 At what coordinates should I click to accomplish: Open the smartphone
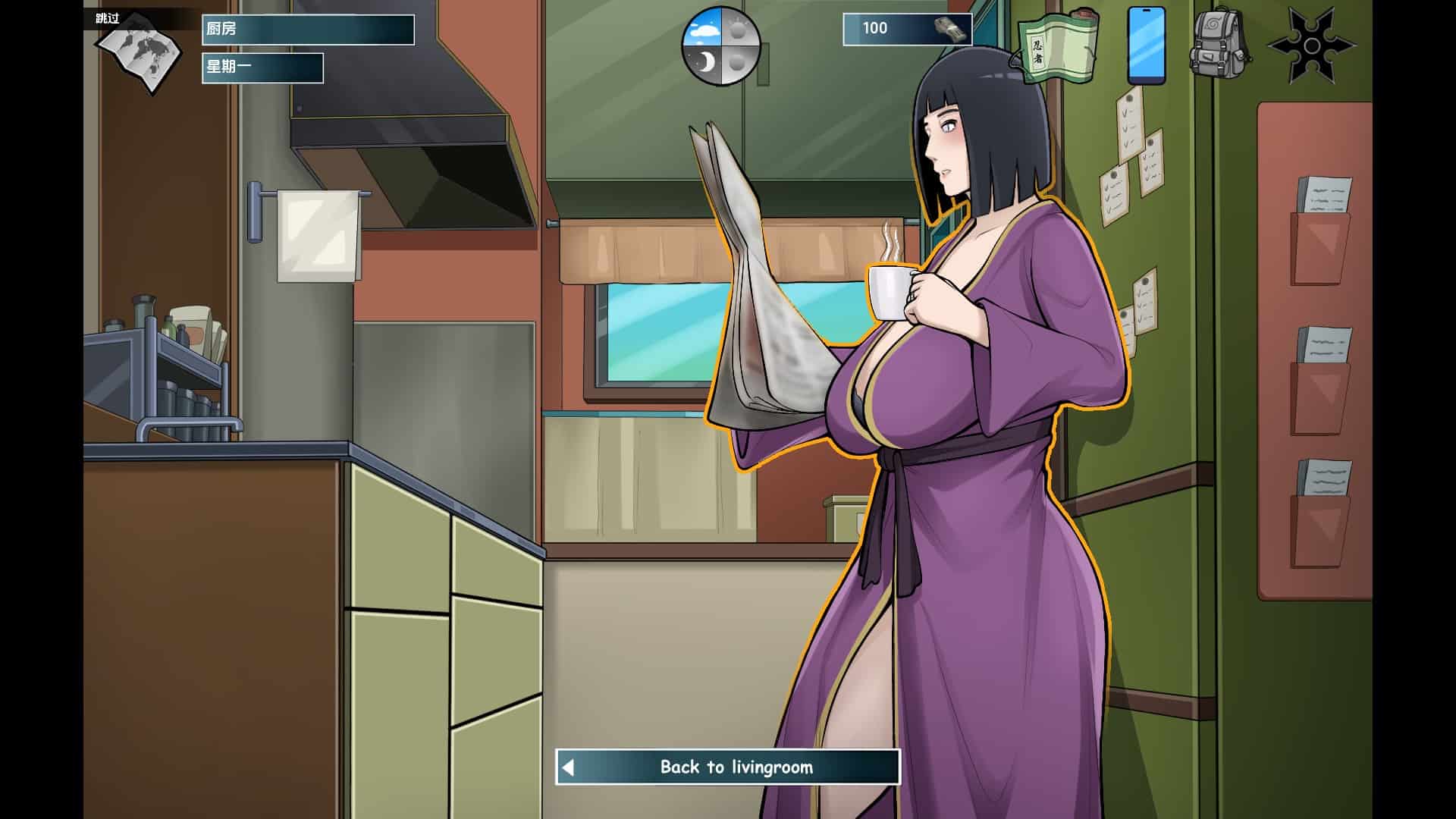[1146, 45]
